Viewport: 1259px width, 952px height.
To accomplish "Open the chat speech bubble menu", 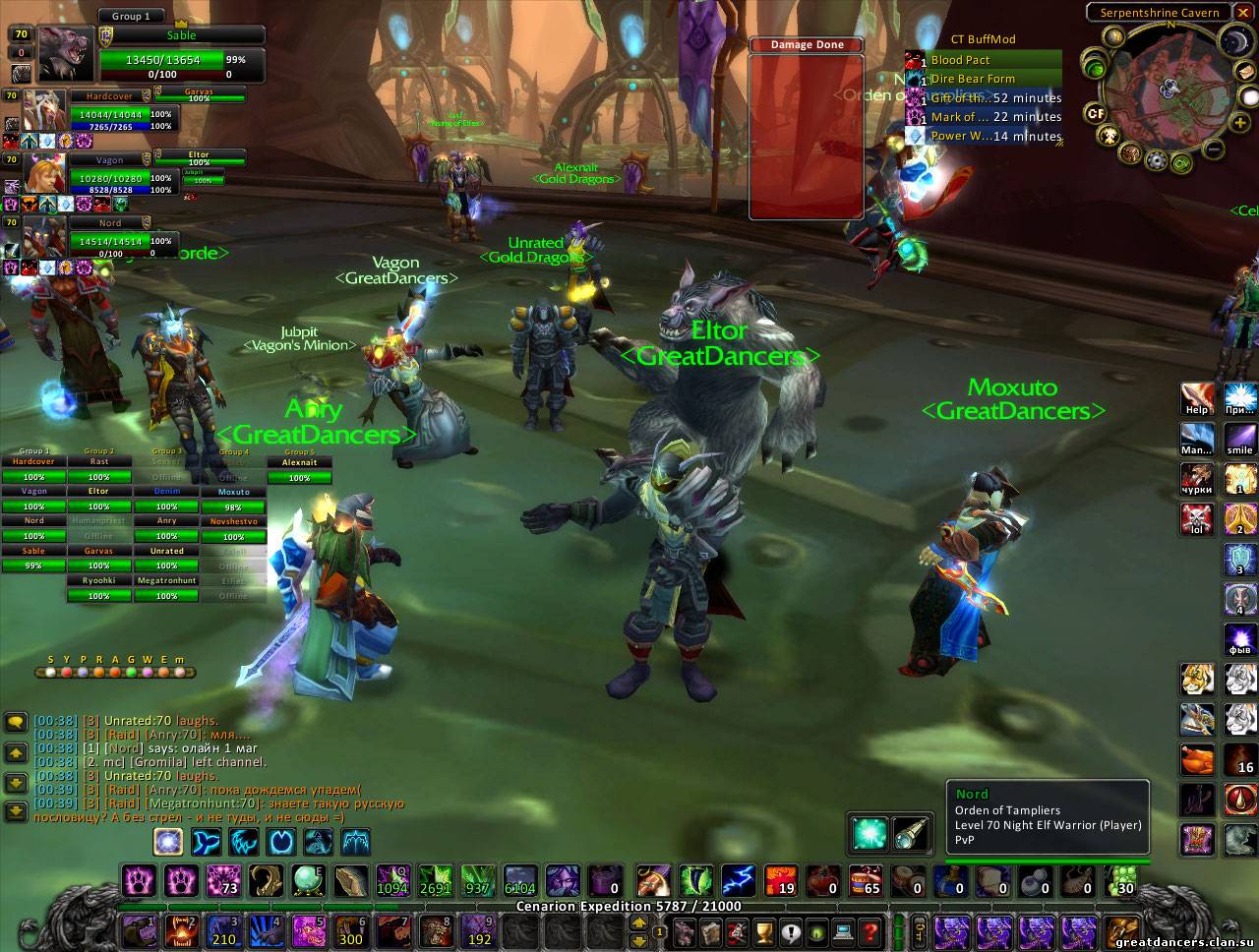I will pyautogui.click(x=16, y=723).
